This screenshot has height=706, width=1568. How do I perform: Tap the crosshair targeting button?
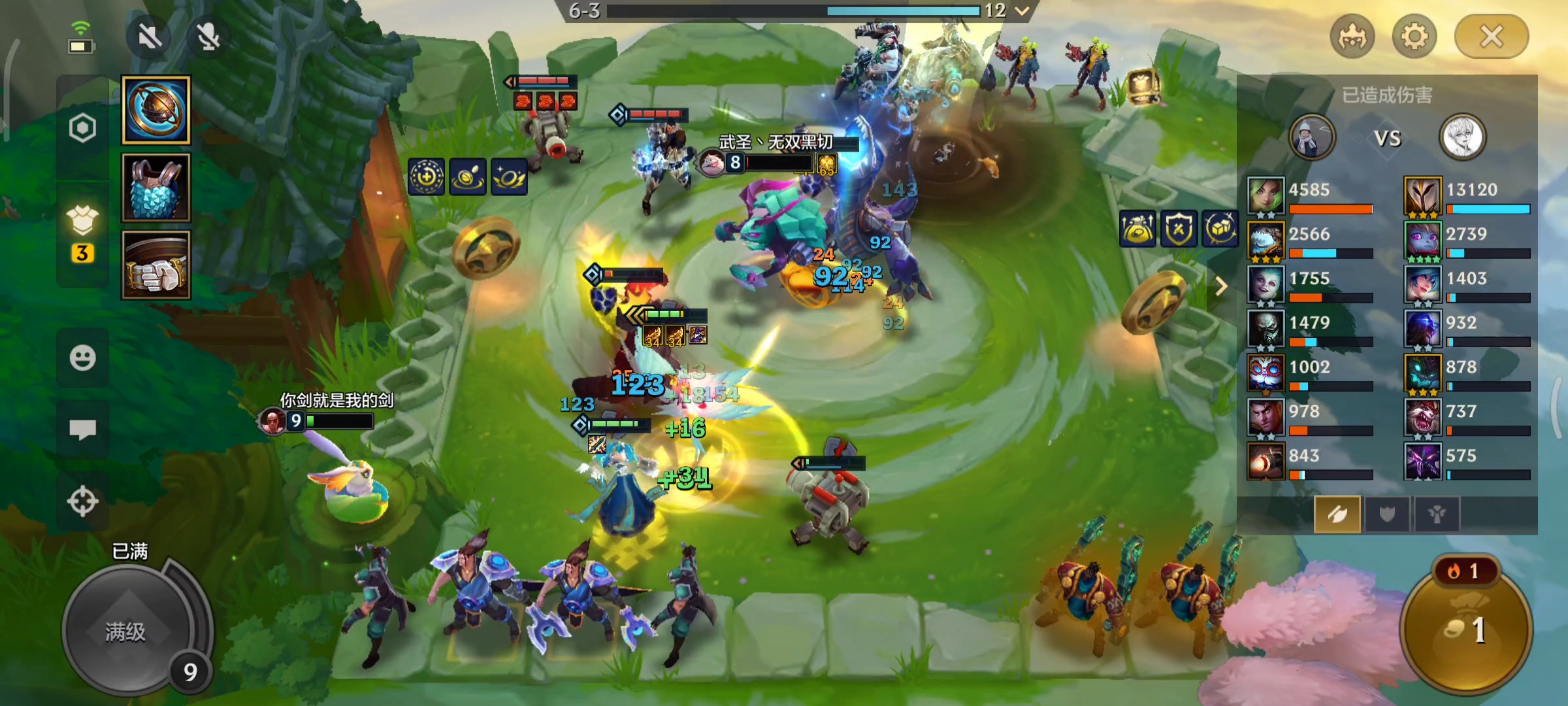(82, 502)
